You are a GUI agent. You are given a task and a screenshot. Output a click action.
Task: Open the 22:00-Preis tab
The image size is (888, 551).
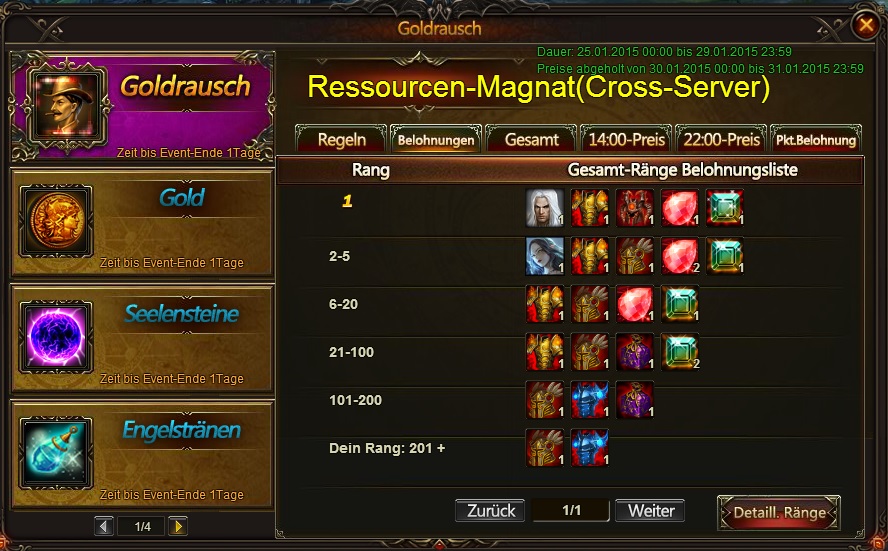(x=720, y=140)
